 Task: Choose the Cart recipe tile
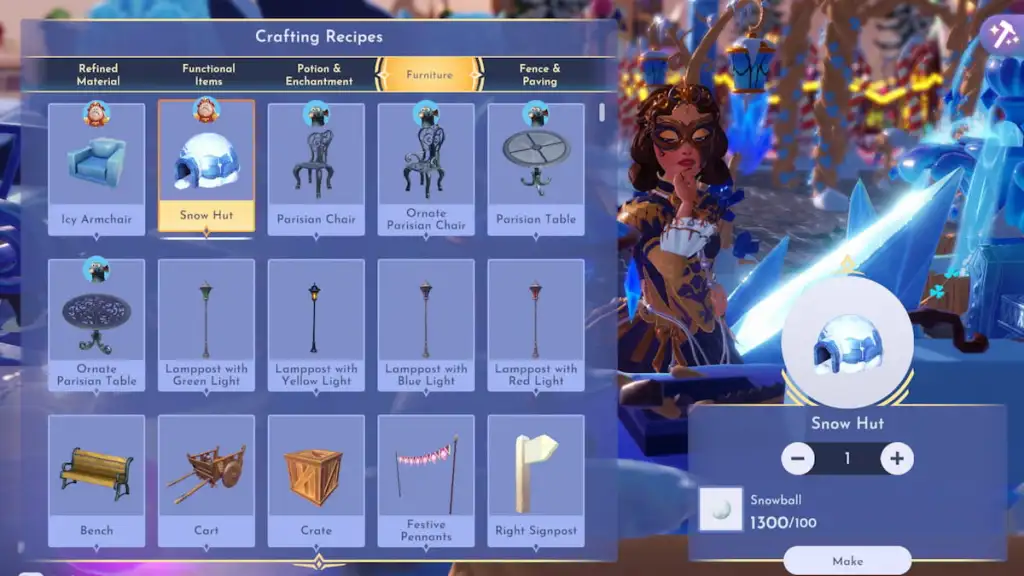tap(207, 480)
